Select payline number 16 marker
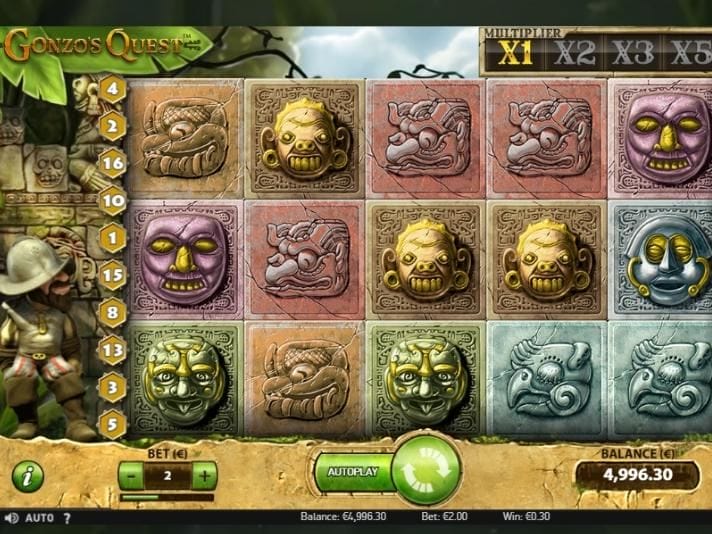The height and width of the screenshot is (534, 712). 112,163
